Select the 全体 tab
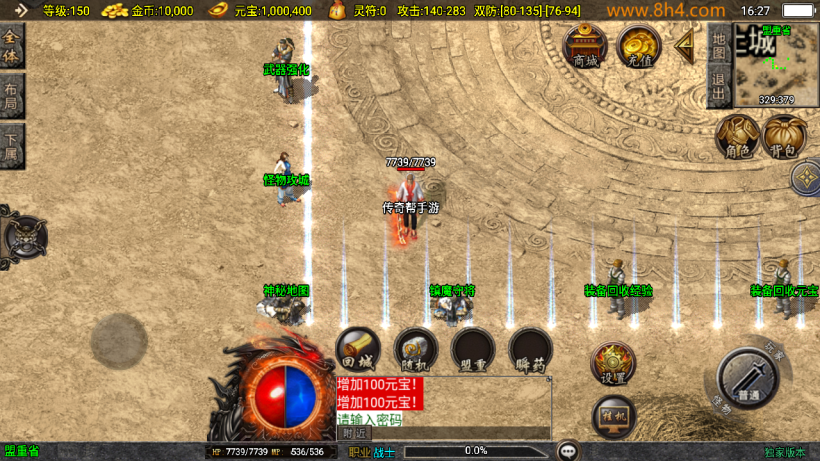 [11, 46]
